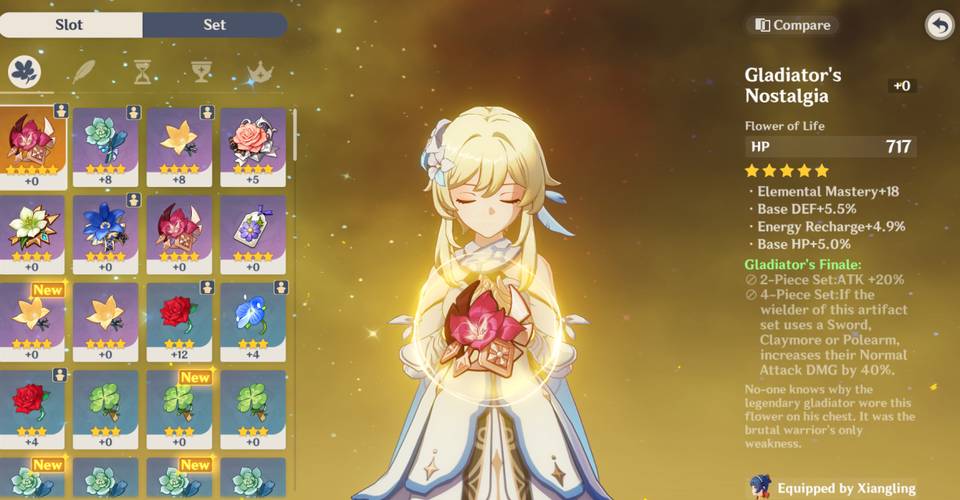Pick the pink rose artifact at +5
The width and height of the screenshot is (960, 500).
tap(253, 146)
